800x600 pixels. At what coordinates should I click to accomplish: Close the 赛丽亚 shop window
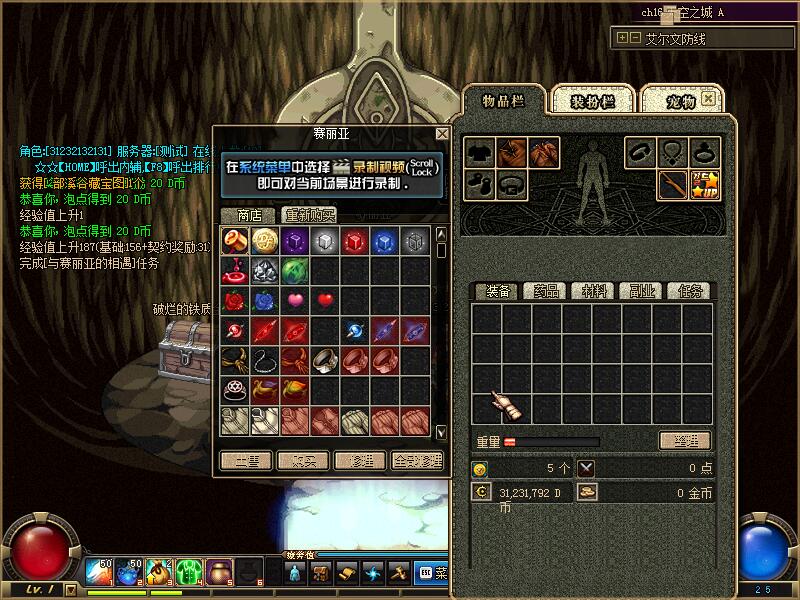[442, 133]
